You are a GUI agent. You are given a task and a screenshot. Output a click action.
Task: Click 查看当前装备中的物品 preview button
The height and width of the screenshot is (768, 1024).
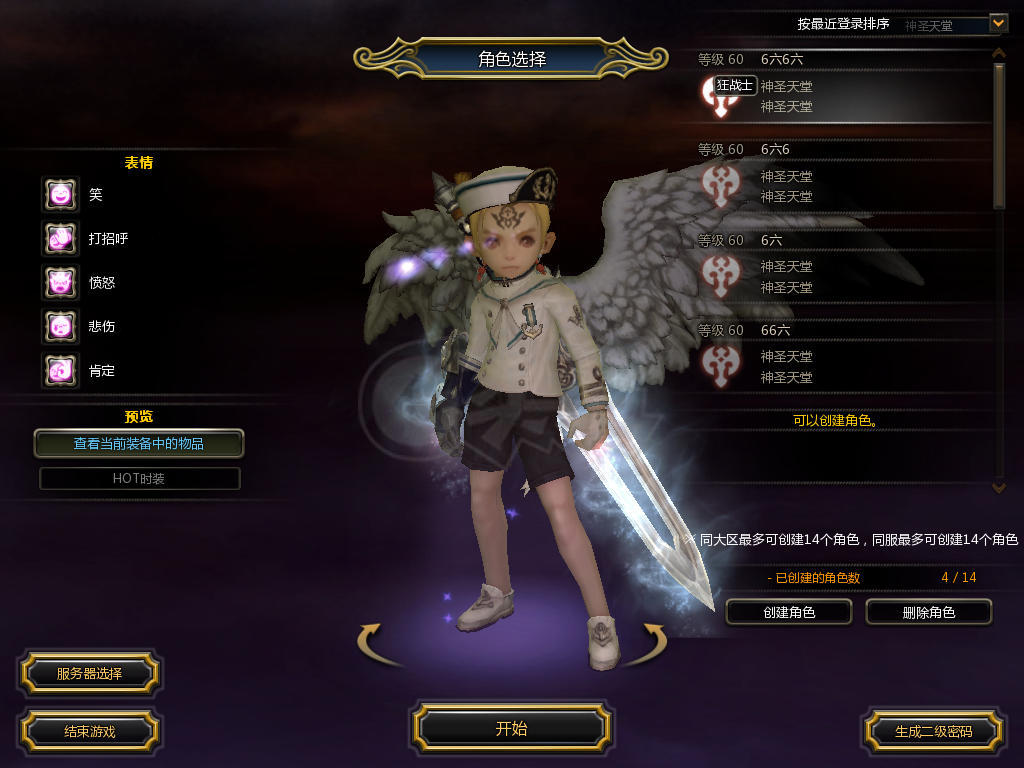(139, 443)
